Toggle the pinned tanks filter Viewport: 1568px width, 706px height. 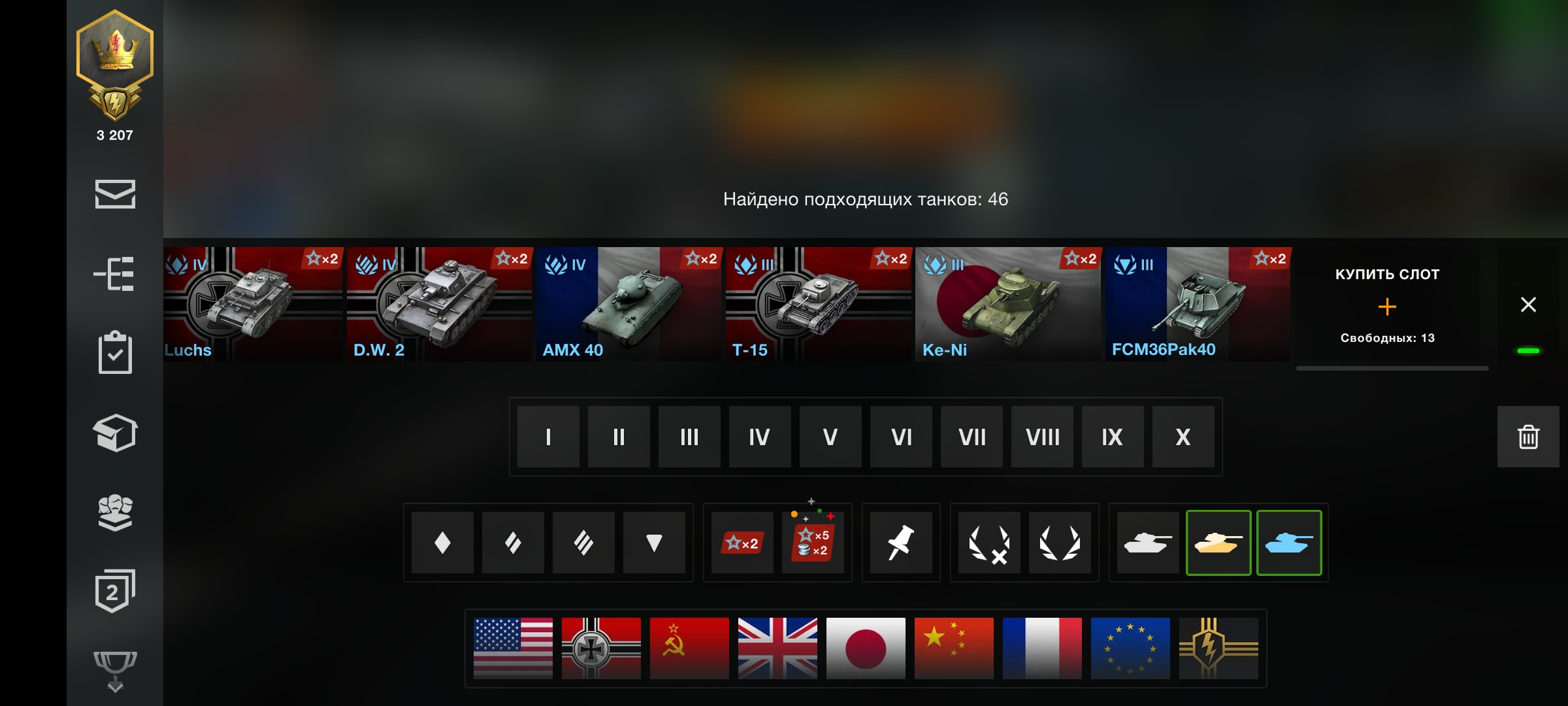click(x=901, y=543)
